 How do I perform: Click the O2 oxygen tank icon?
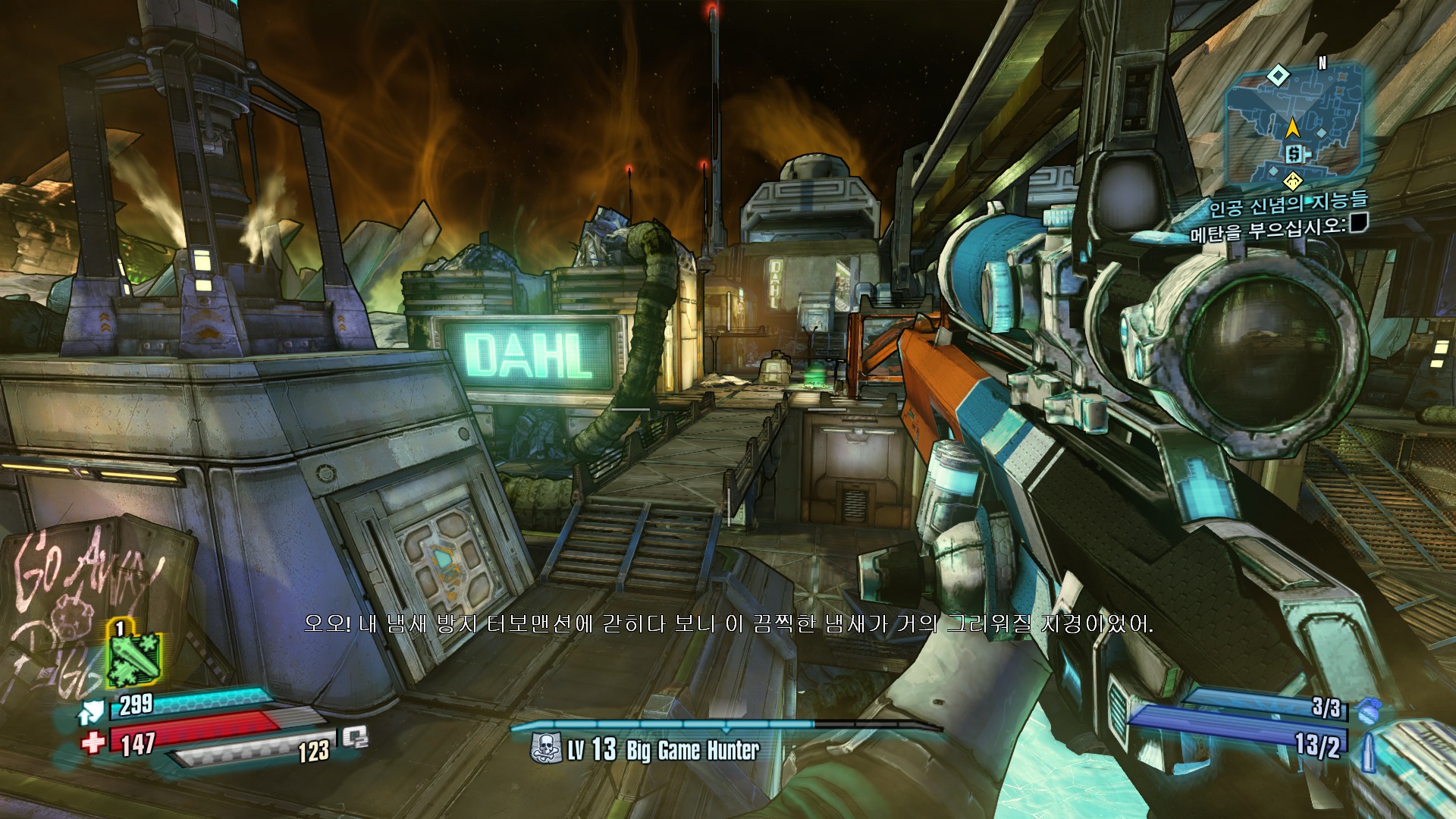point(355,738)
